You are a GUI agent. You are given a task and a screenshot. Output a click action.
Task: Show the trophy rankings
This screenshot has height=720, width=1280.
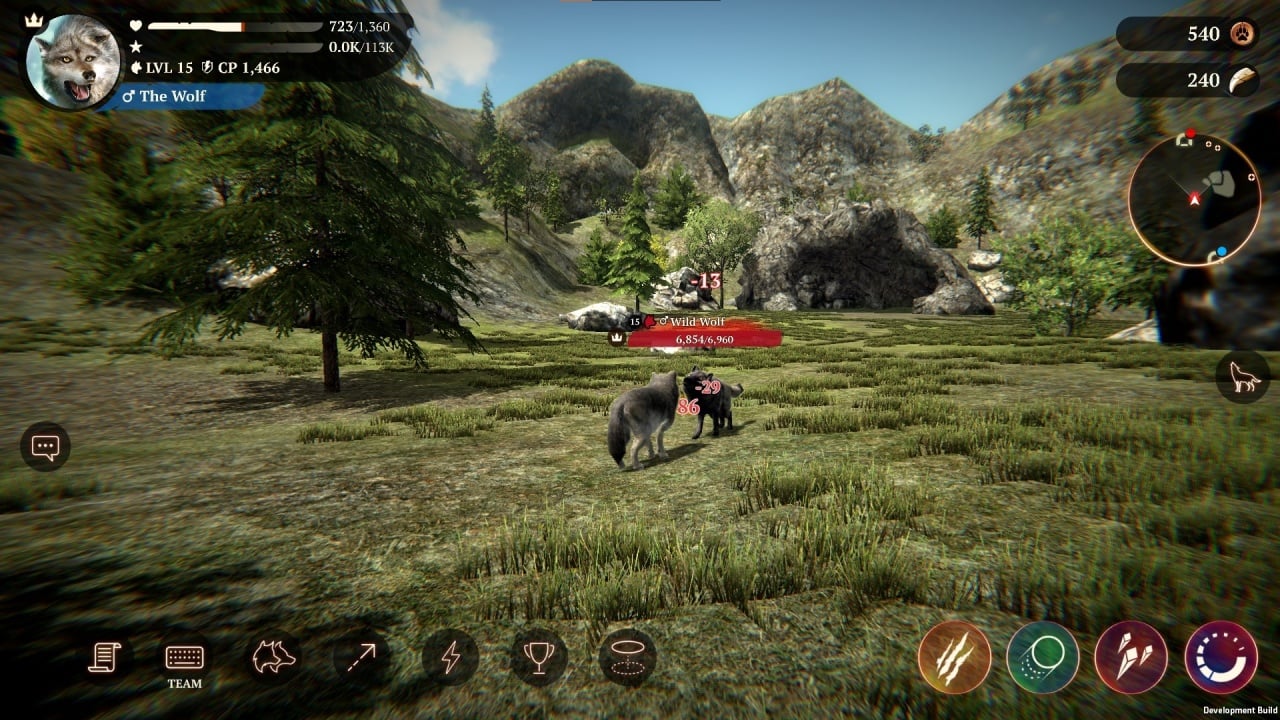pos(538,657)
